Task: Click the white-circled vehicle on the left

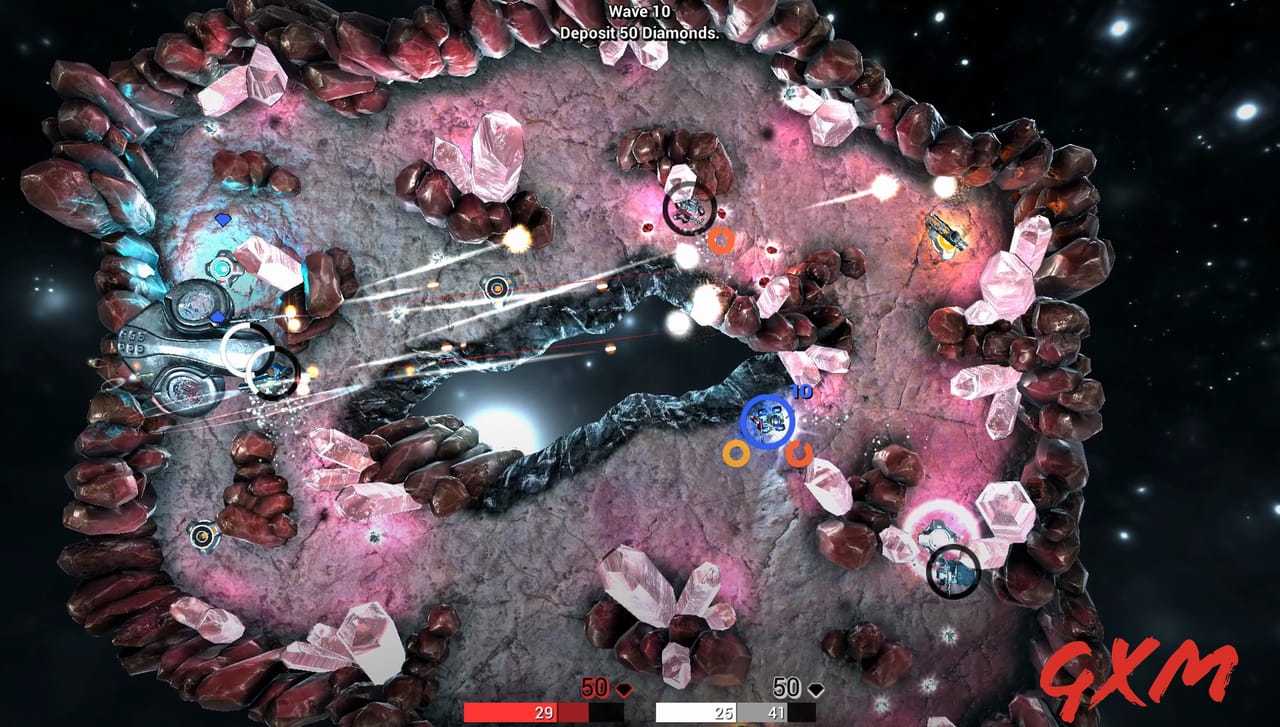Action: (246, 348)
